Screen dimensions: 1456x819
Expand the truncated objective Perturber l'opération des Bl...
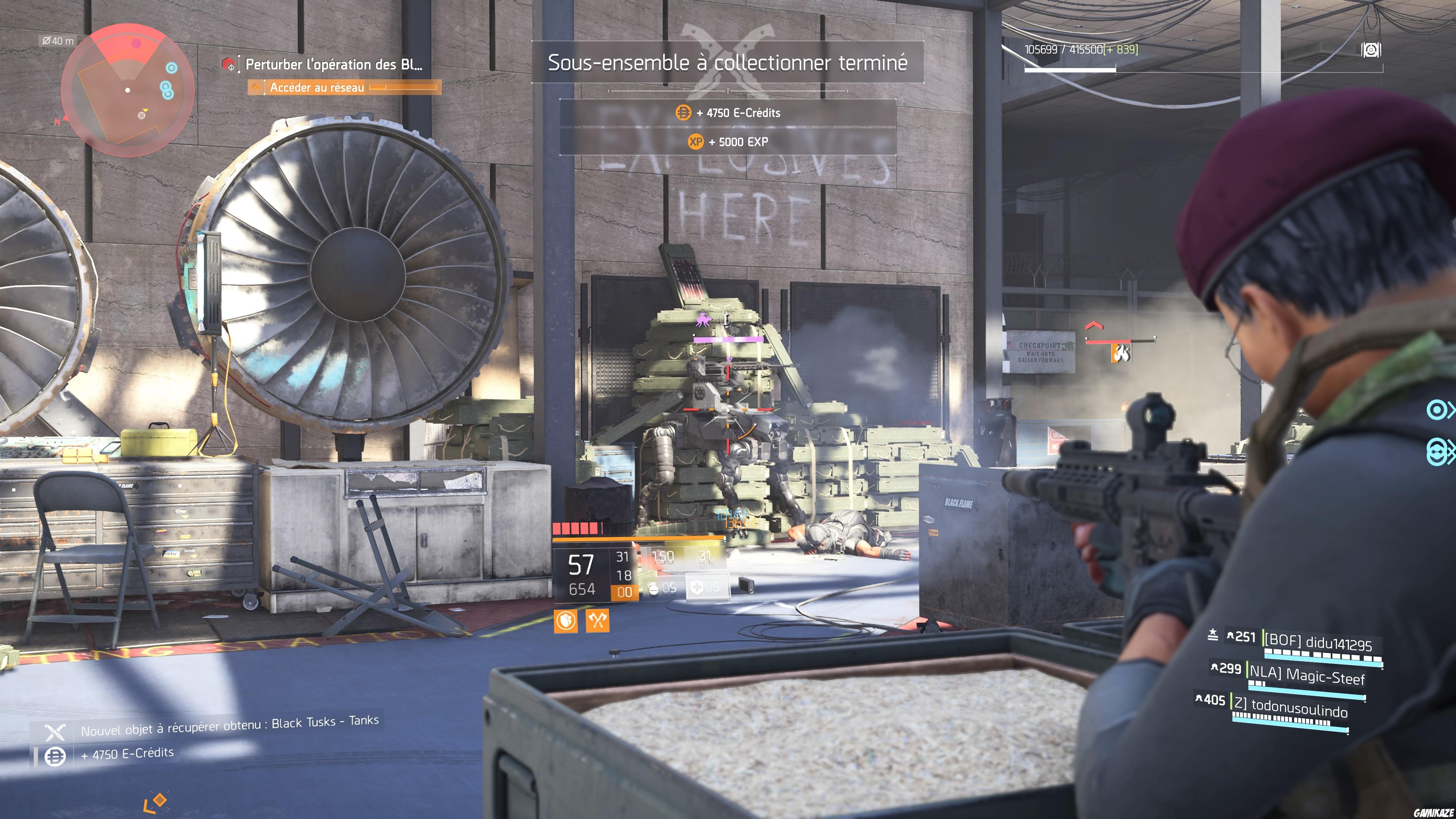tap(334, 65)
